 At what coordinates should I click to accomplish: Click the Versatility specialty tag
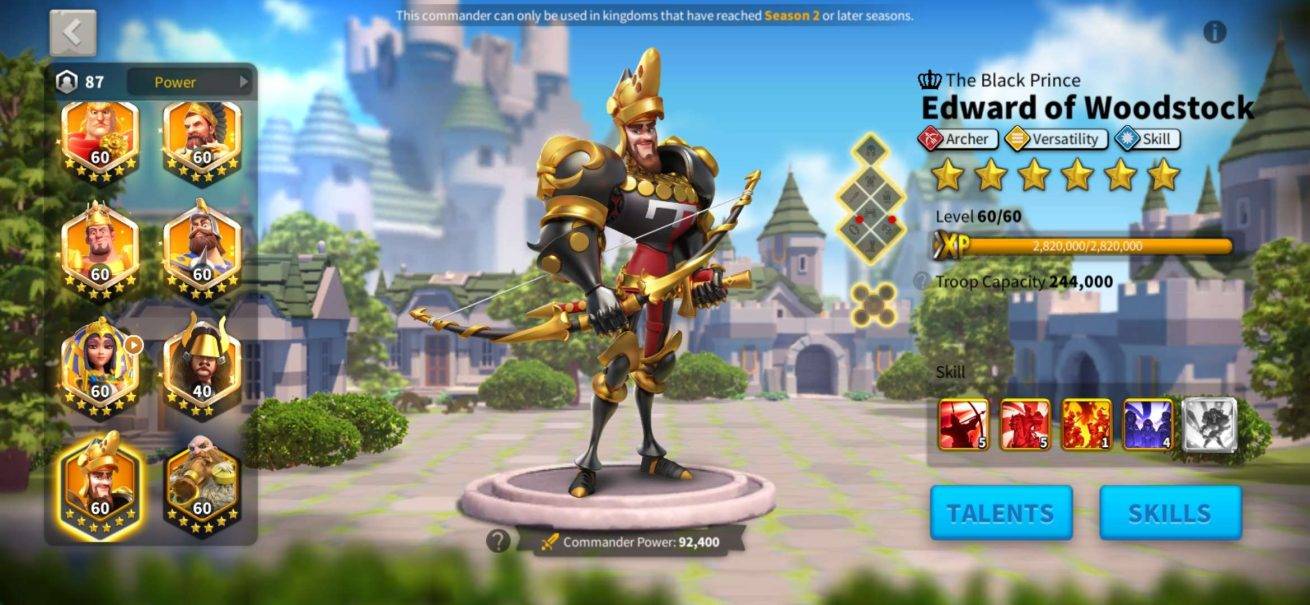1055,140
